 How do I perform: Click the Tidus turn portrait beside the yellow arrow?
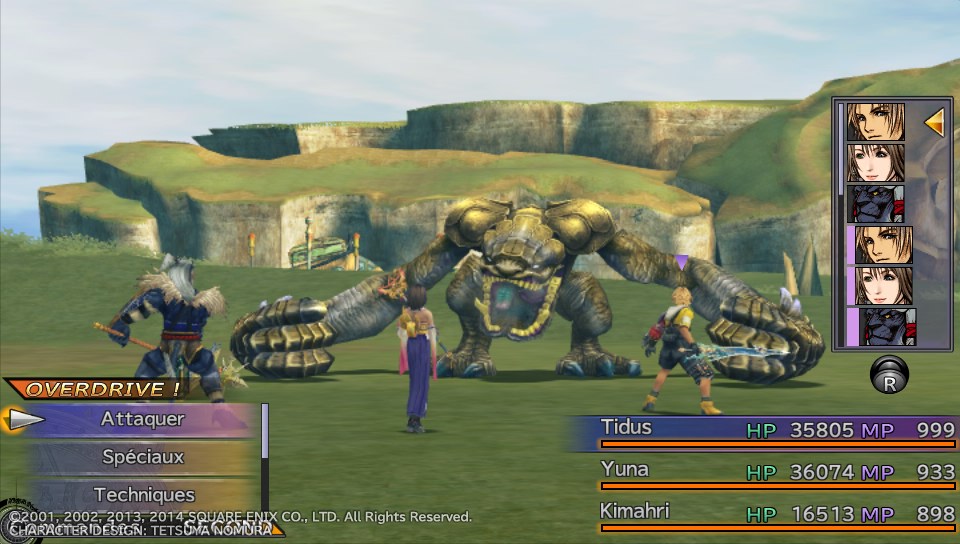[876, 122]
